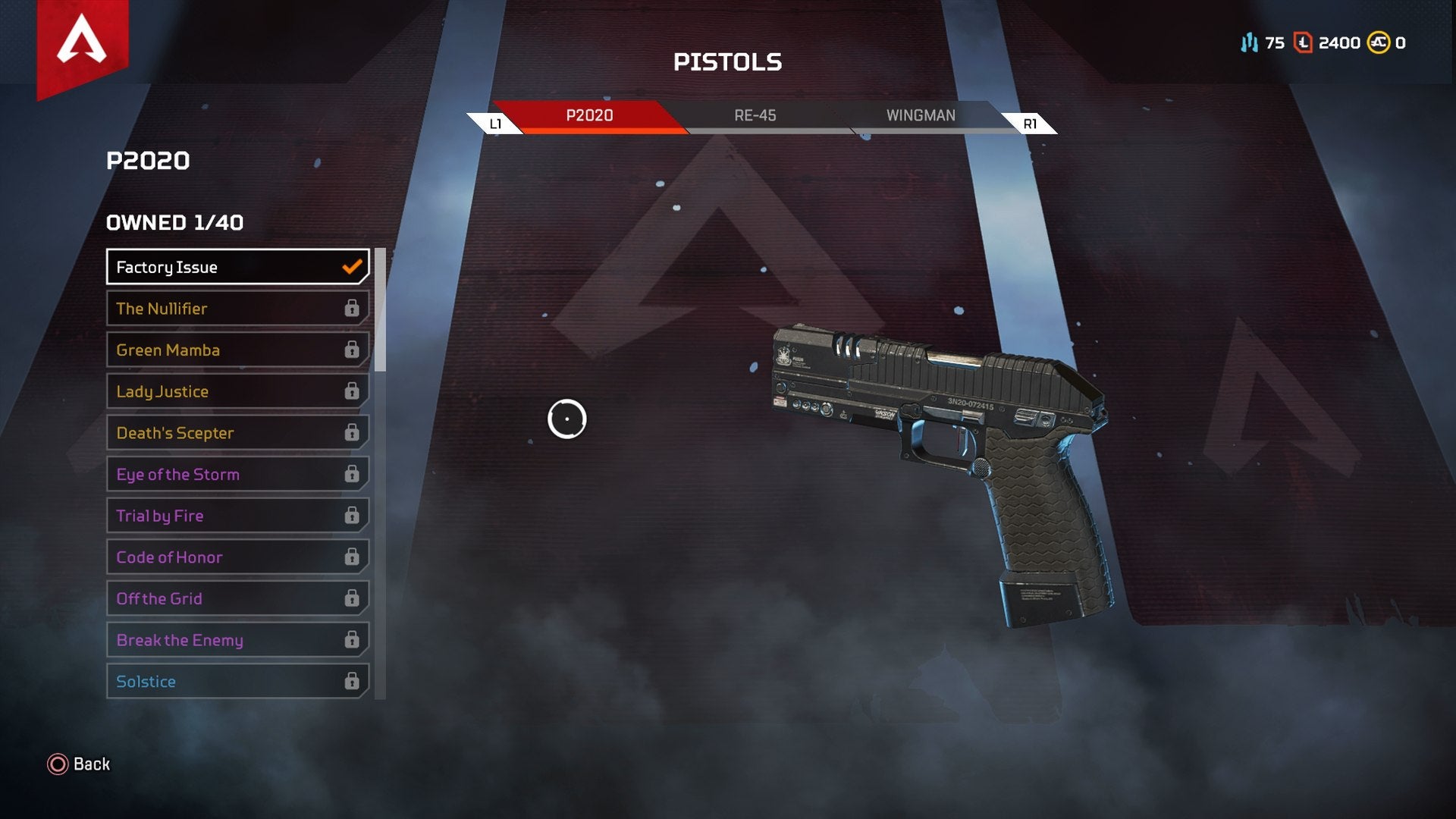The height and width of the screenshot is (819, 1456).
Task: Switch to the WINGMAN tab
Action: tap(920, 115)
